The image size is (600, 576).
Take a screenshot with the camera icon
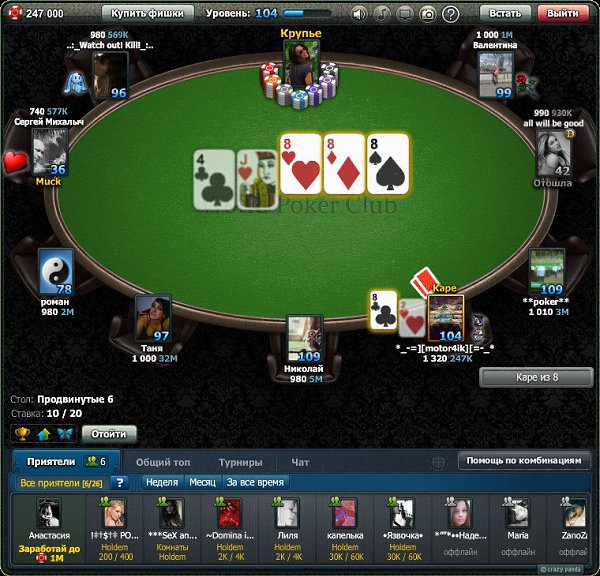pos(427,14)
